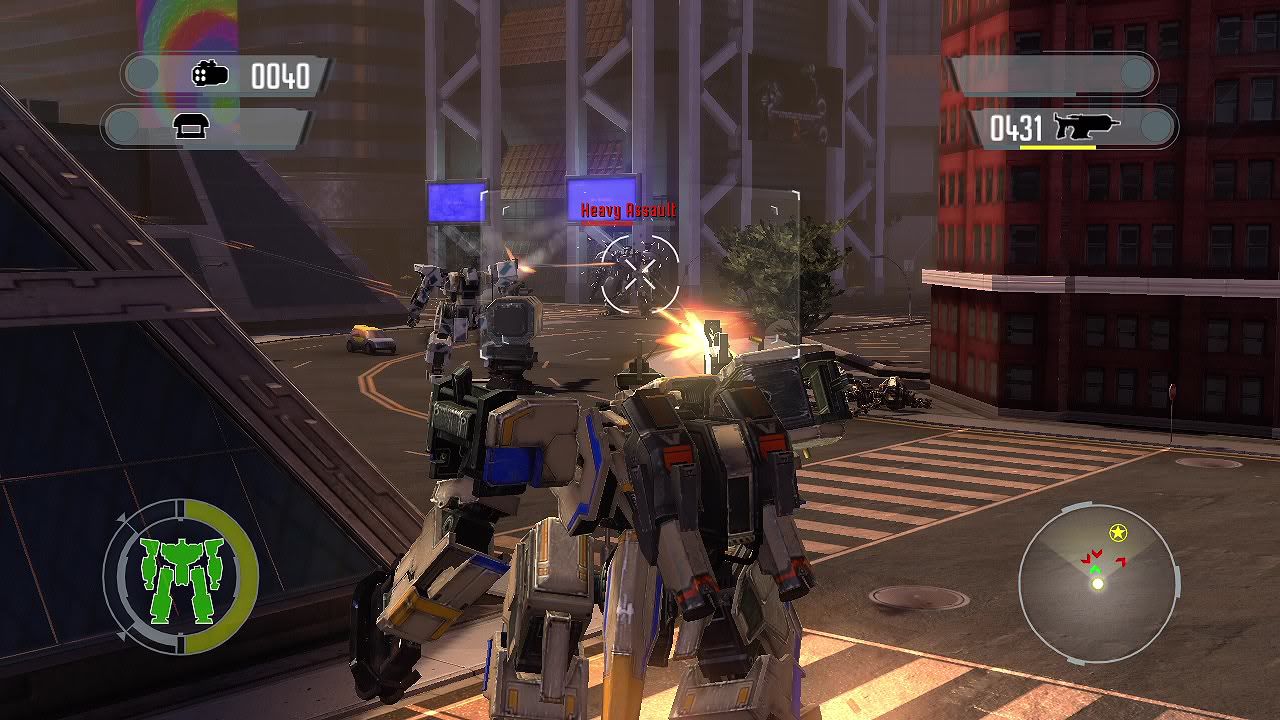Click the yellow star objective marker on radar
This screenshot has width=1280, height=720.
click(x=1118, y=533)
